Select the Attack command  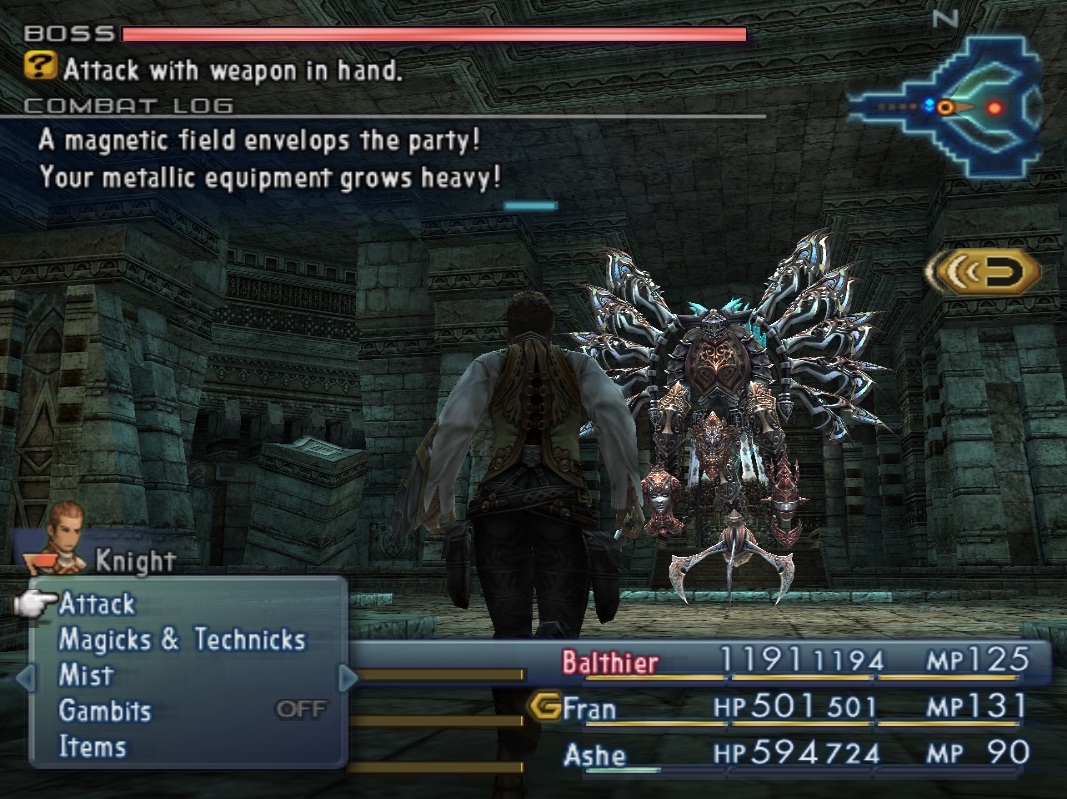97,604
